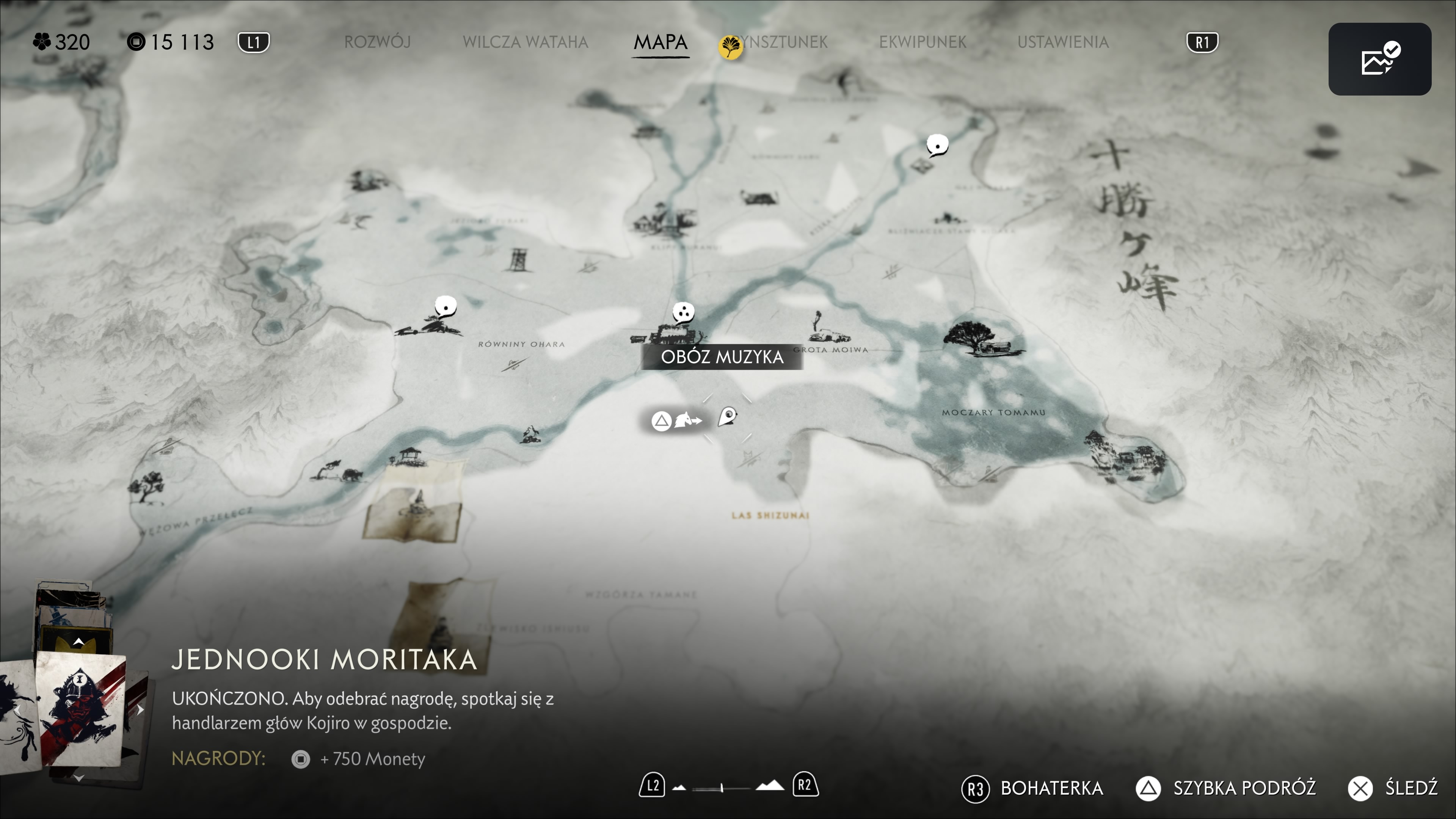Move up the card stack with the up arrow

click(78, 642)
